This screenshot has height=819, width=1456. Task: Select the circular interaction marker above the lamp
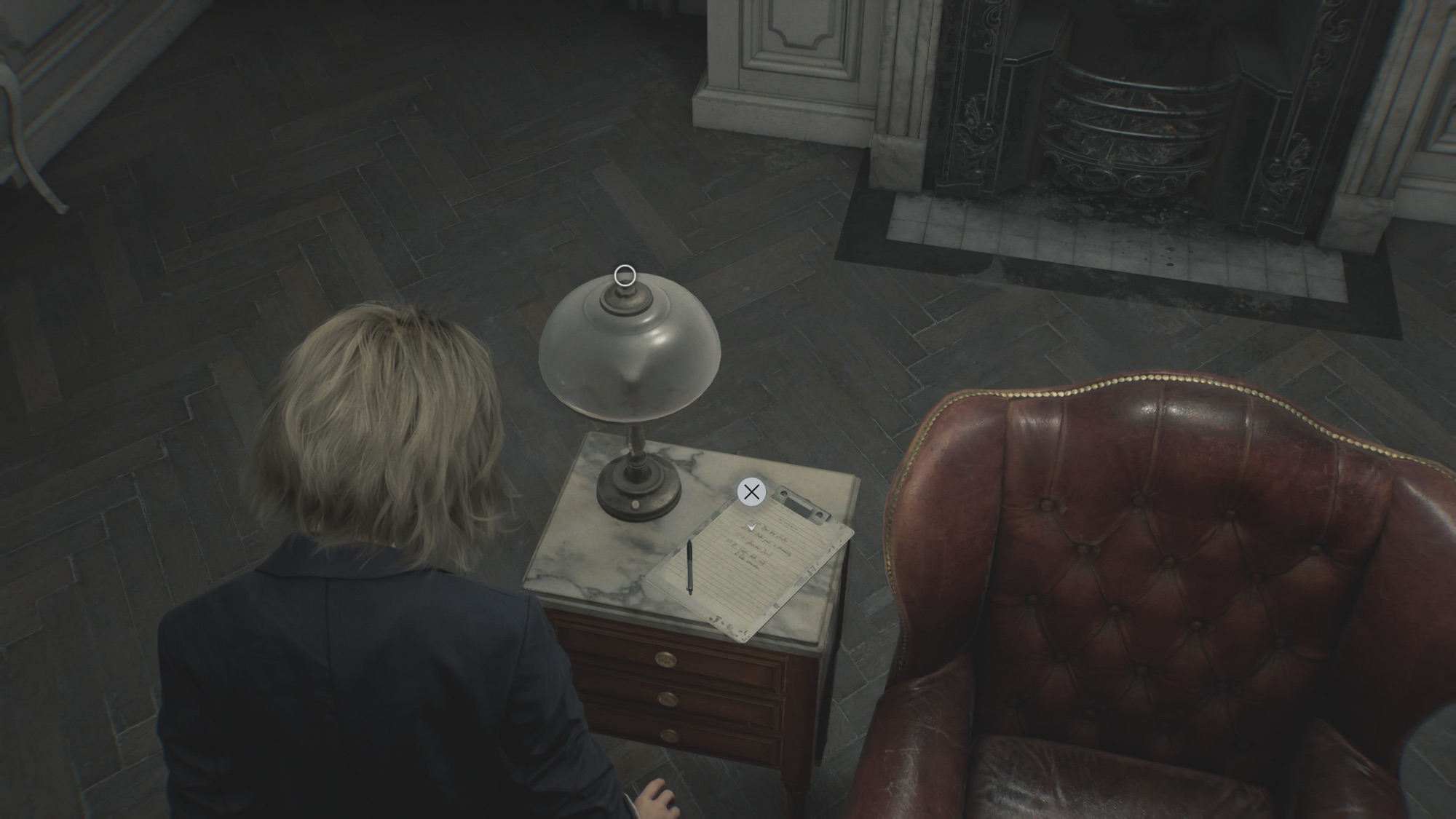pyautogui.click(x=625, y=276)
